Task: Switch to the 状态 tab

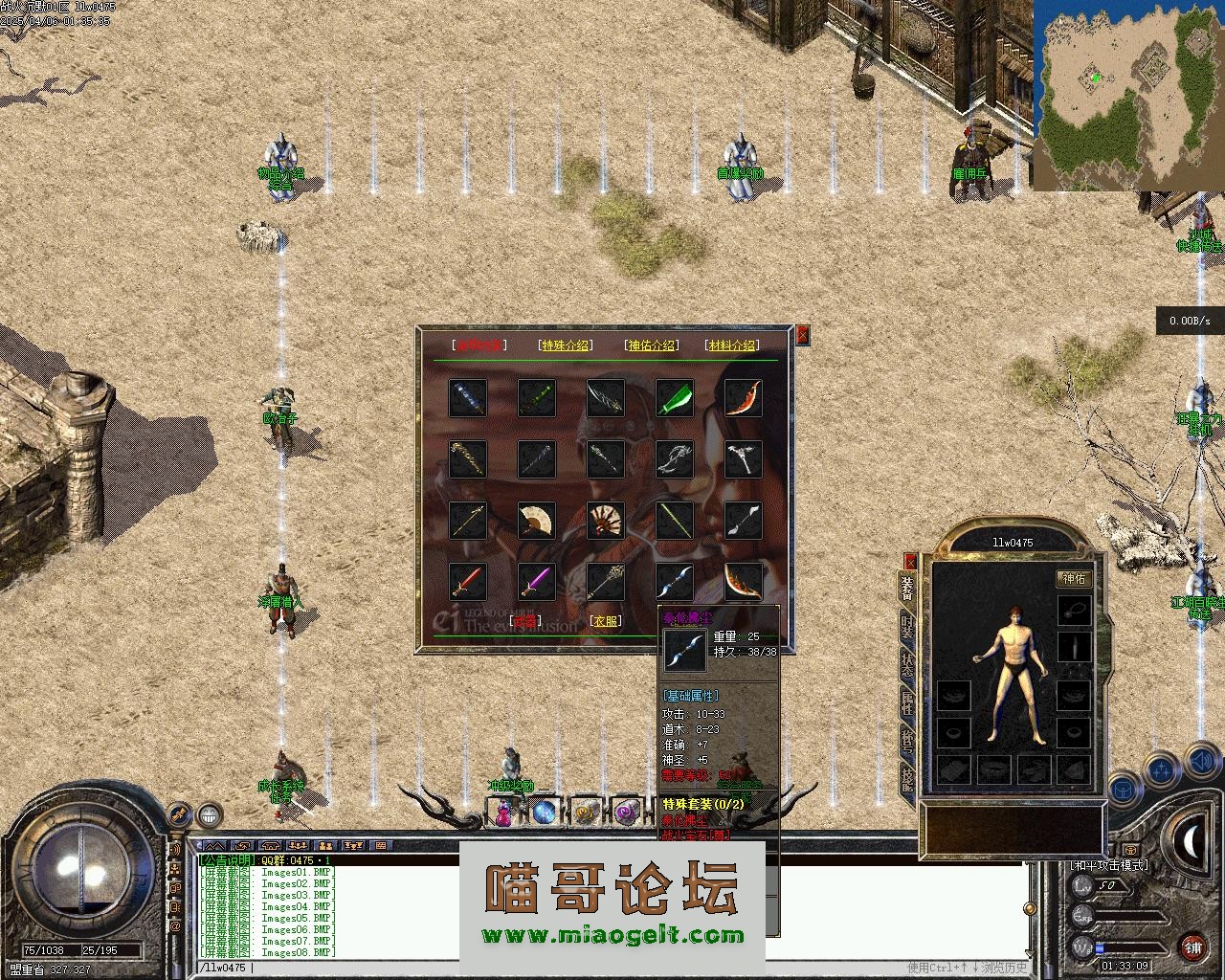Action: coord(907,667)
